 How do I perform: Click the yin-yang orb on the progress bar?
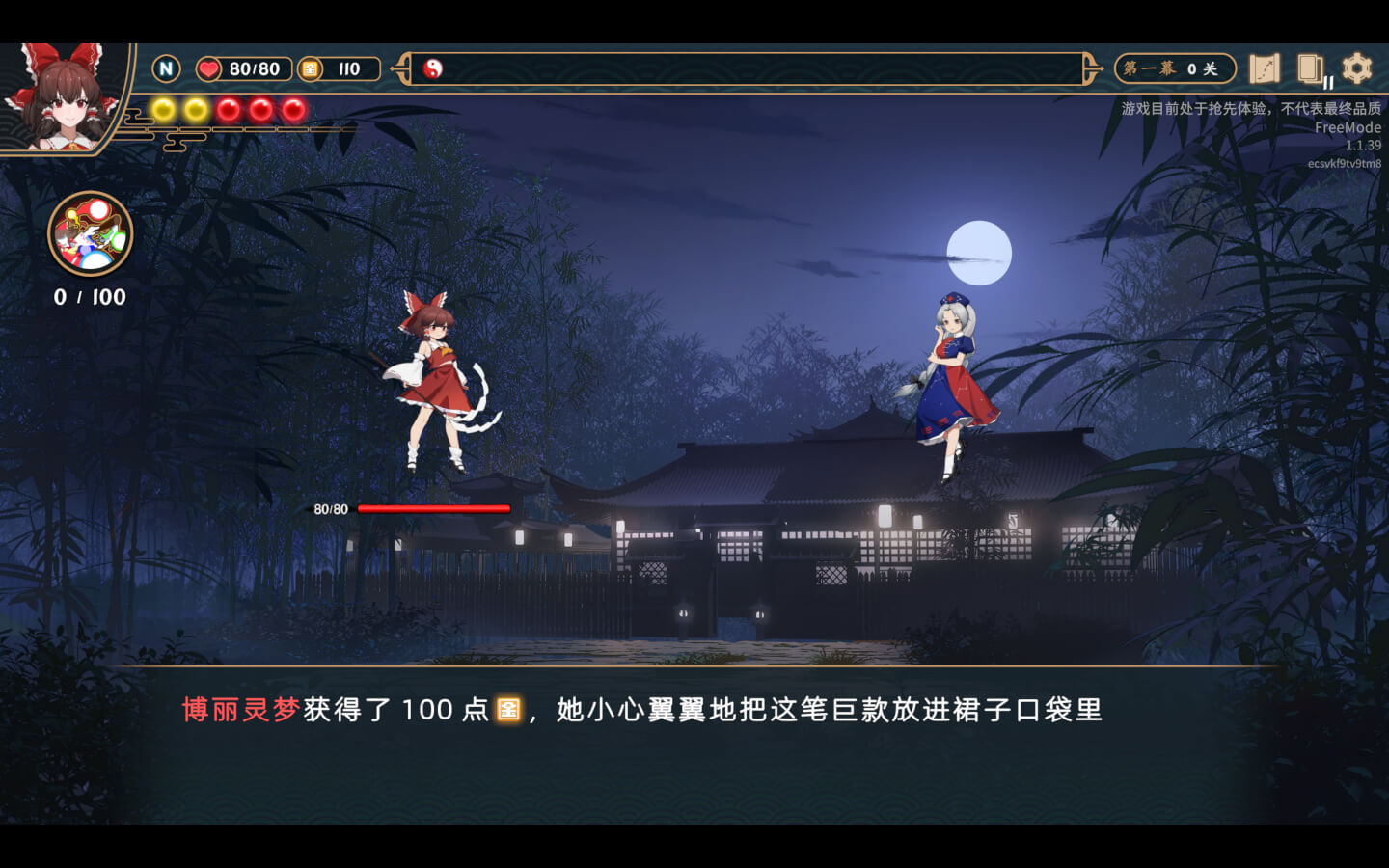click(x=433, y=68)
